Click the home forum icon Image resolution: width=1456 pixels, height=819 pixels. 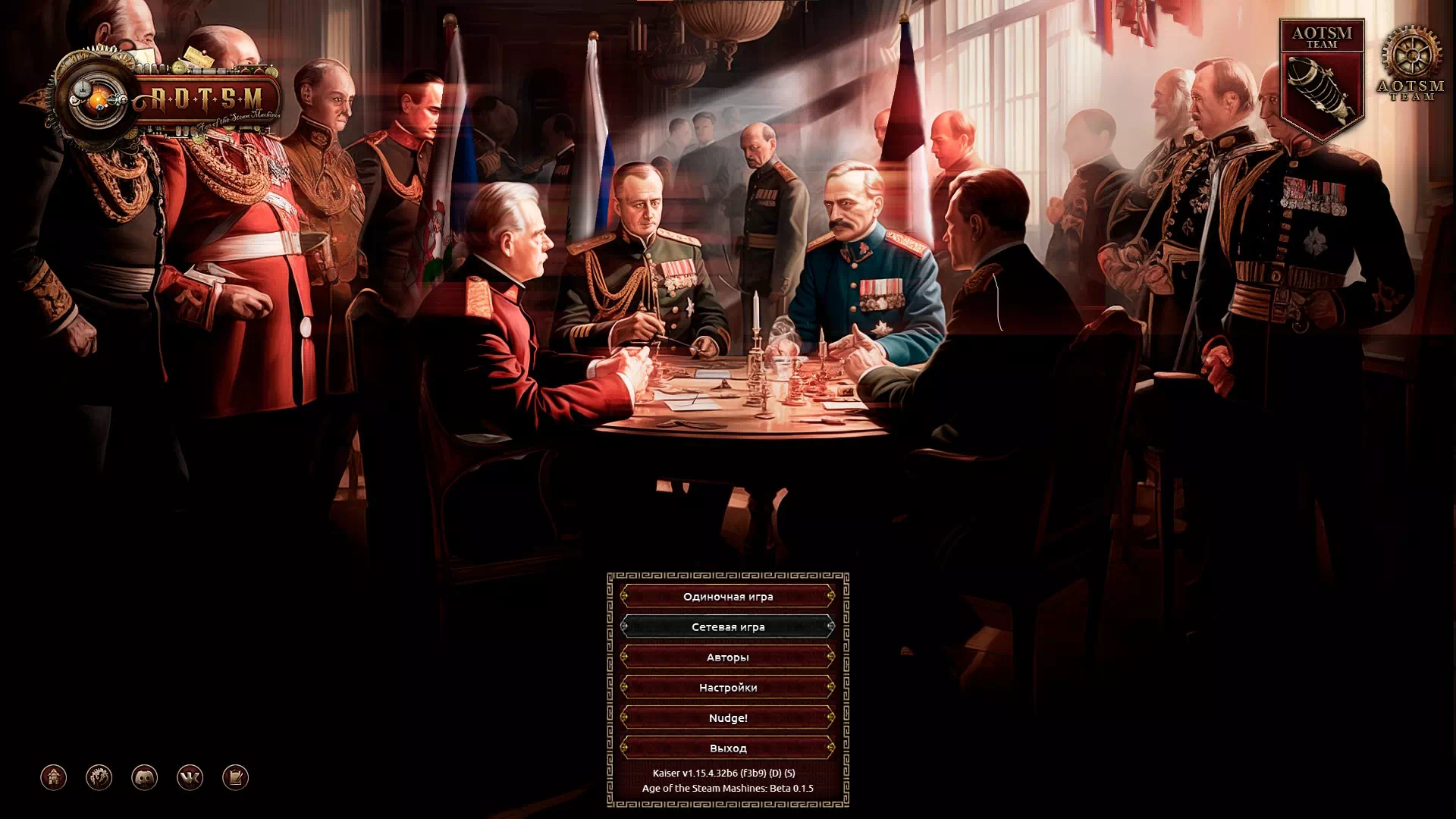(x=53, y=777)
